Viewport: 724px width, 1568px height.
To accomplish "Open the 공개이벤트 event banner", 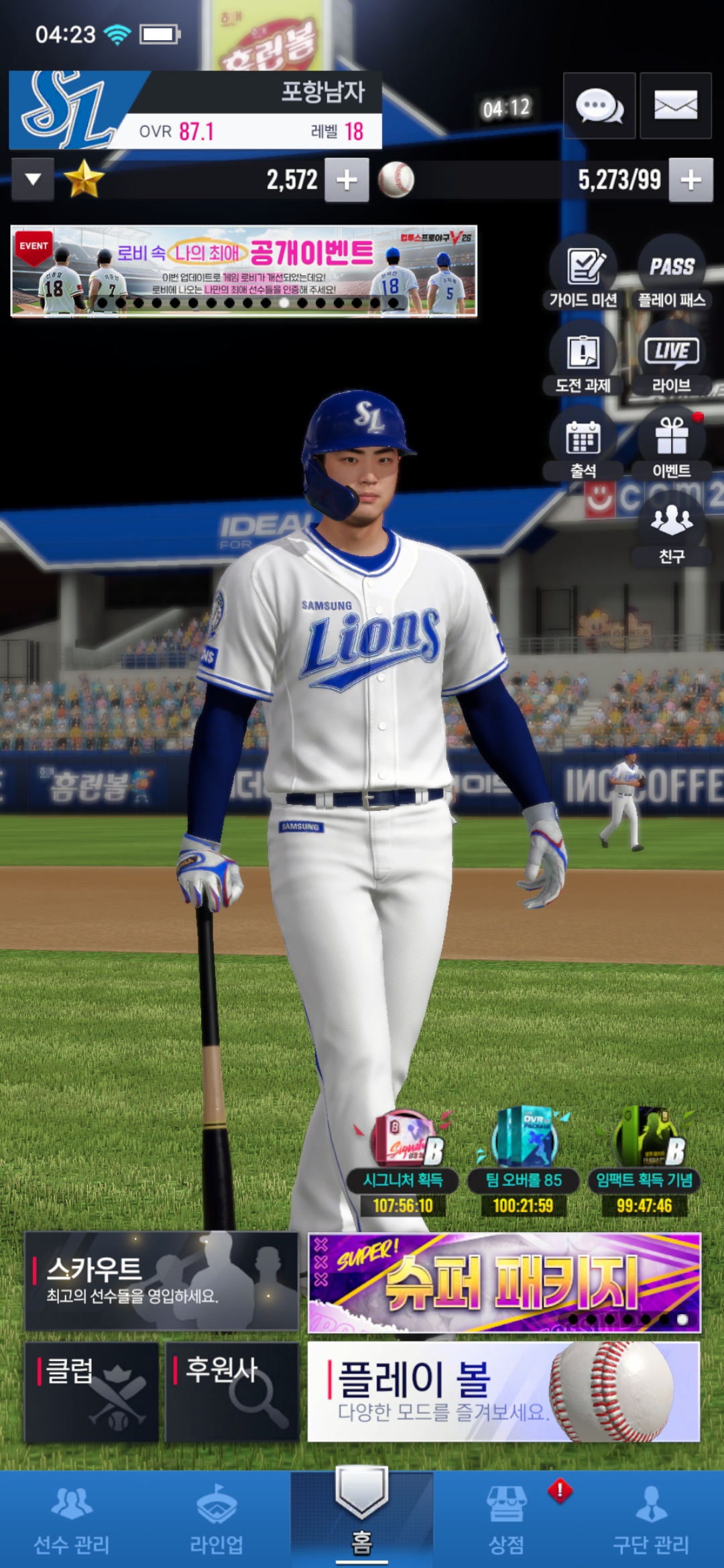I will [x=244, y=271].
